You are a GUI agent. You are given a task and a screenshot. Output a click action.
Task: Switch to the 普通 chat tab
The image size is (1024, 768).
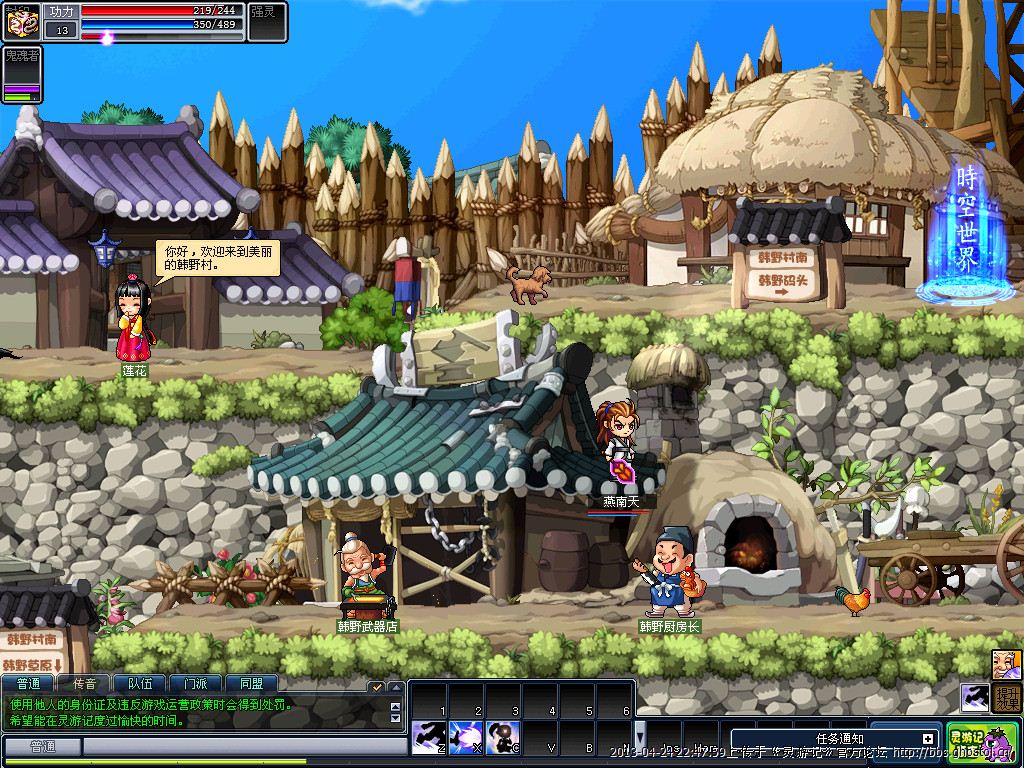pyautogui.click(x=29, y=685)
